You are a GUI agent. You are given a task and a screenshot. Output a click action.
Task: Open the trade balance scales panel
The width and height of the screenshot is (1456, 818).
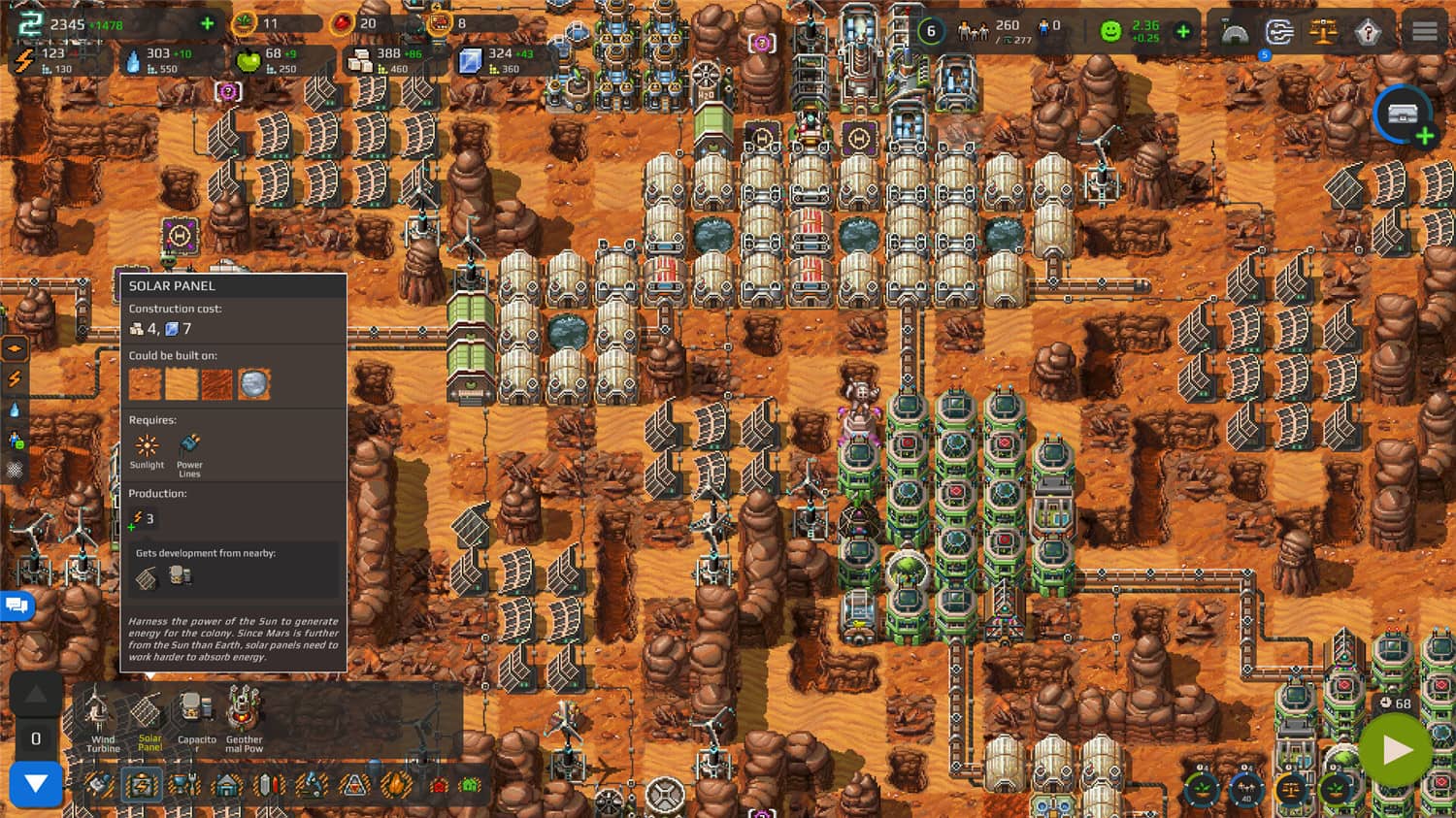tap(1323, 32)
